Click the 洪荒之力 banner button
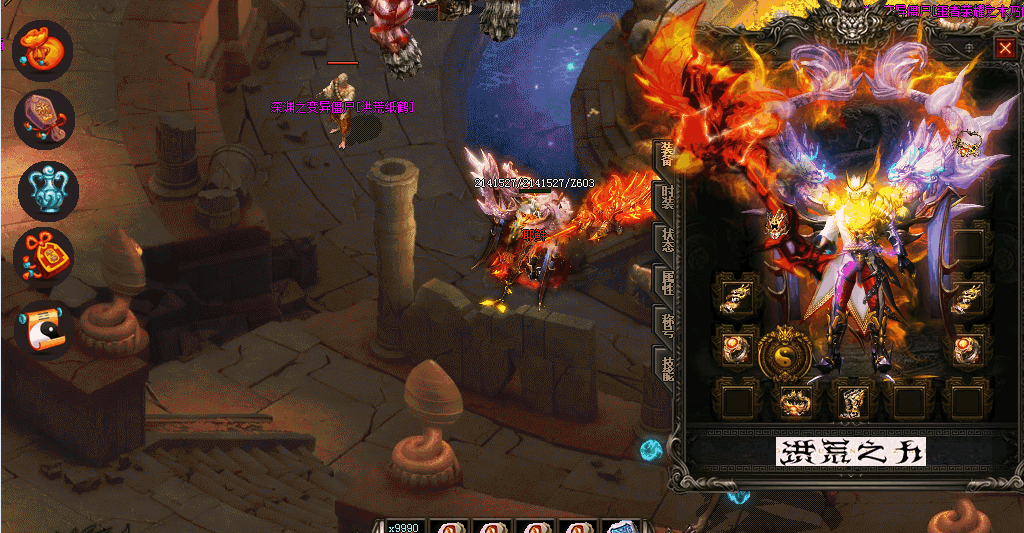This screenshot has width=1024, height=533. point(851,451)
